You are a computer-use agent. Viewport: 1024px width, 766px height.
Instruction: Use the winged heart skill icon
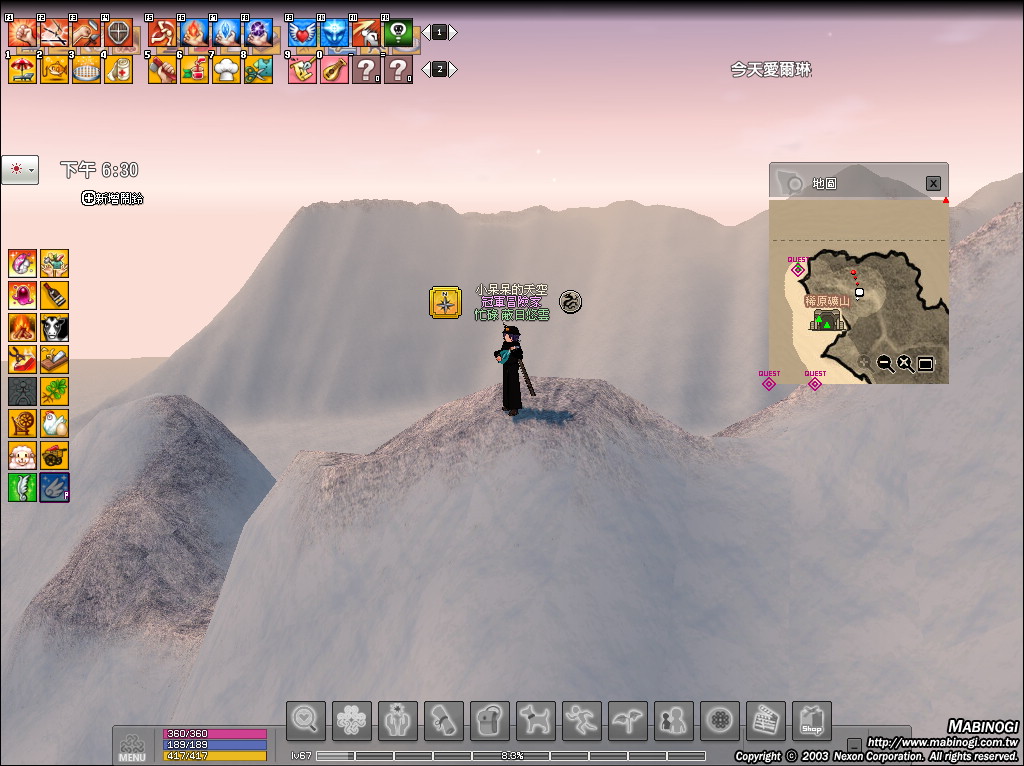(302, 33)
